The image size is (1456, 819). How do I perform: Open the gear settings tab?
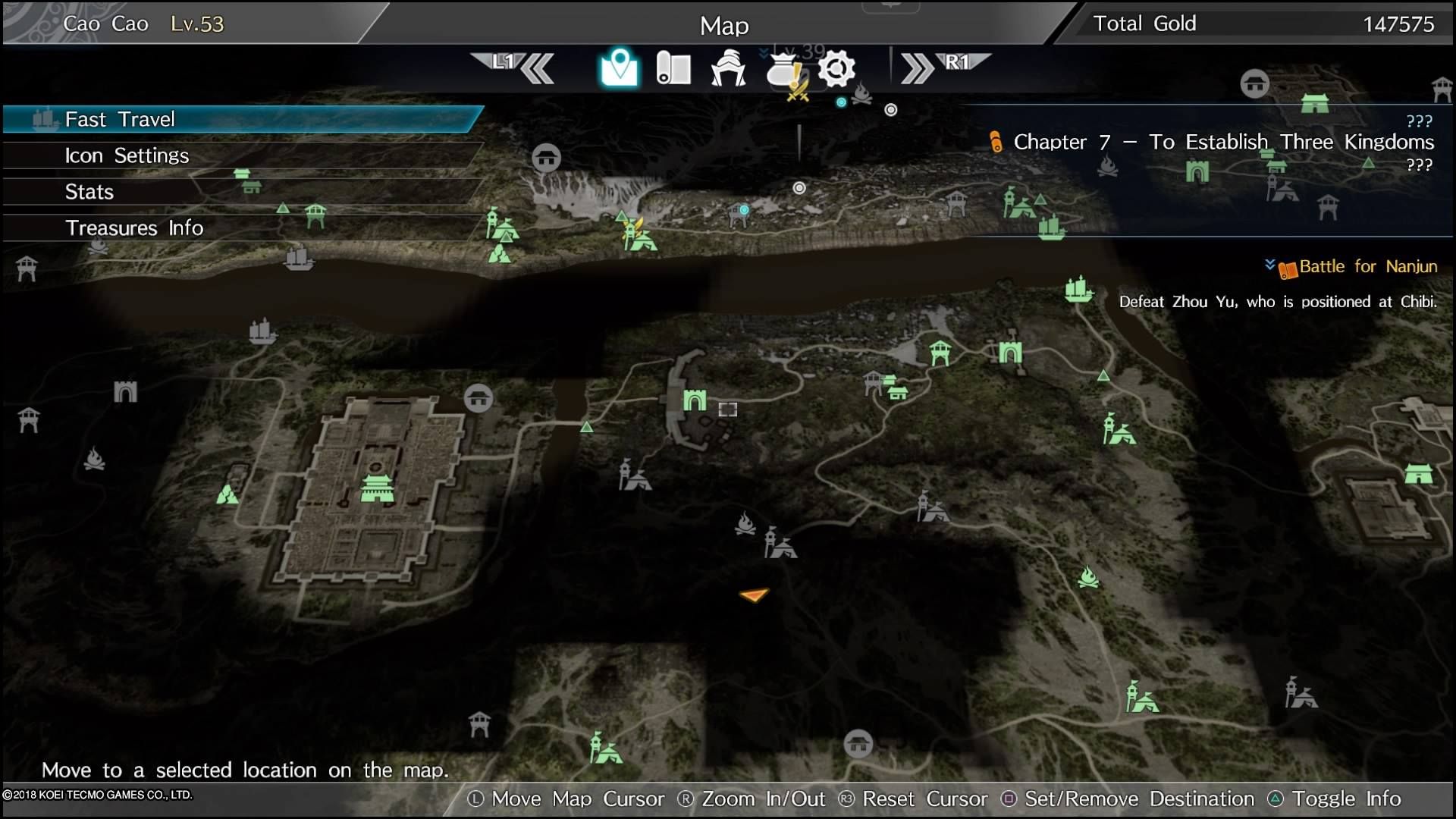point(836,68)
